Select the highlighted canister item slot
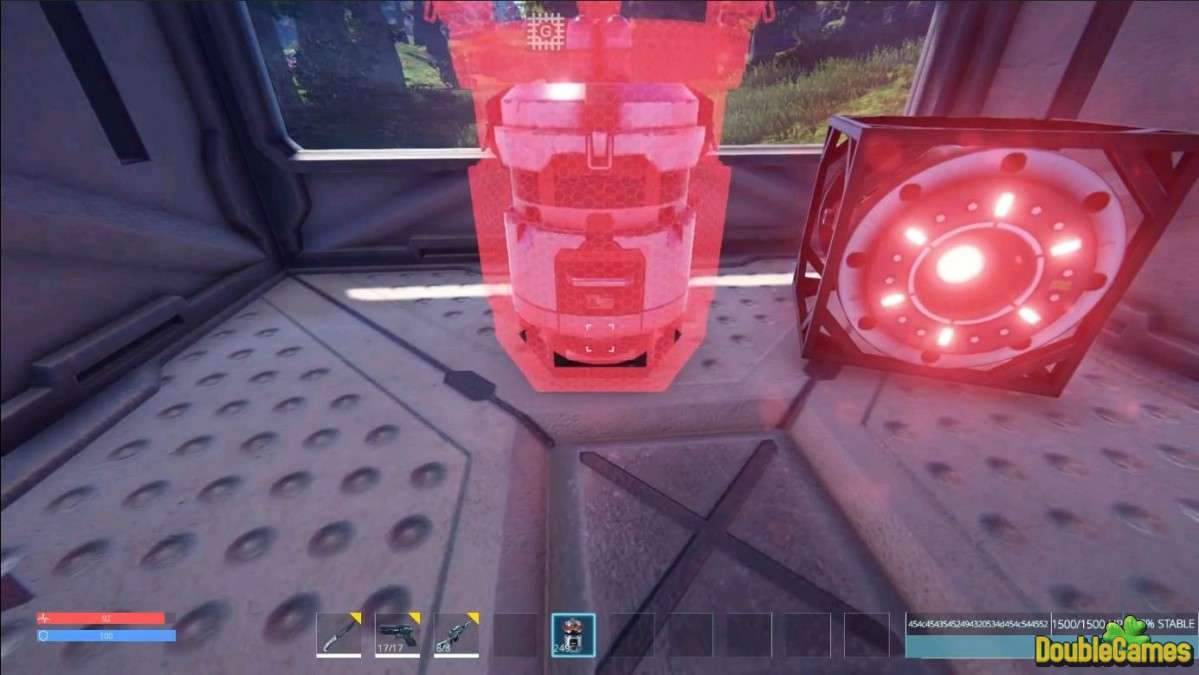This screenshot has width=1199, height=675. coord(573,634)
